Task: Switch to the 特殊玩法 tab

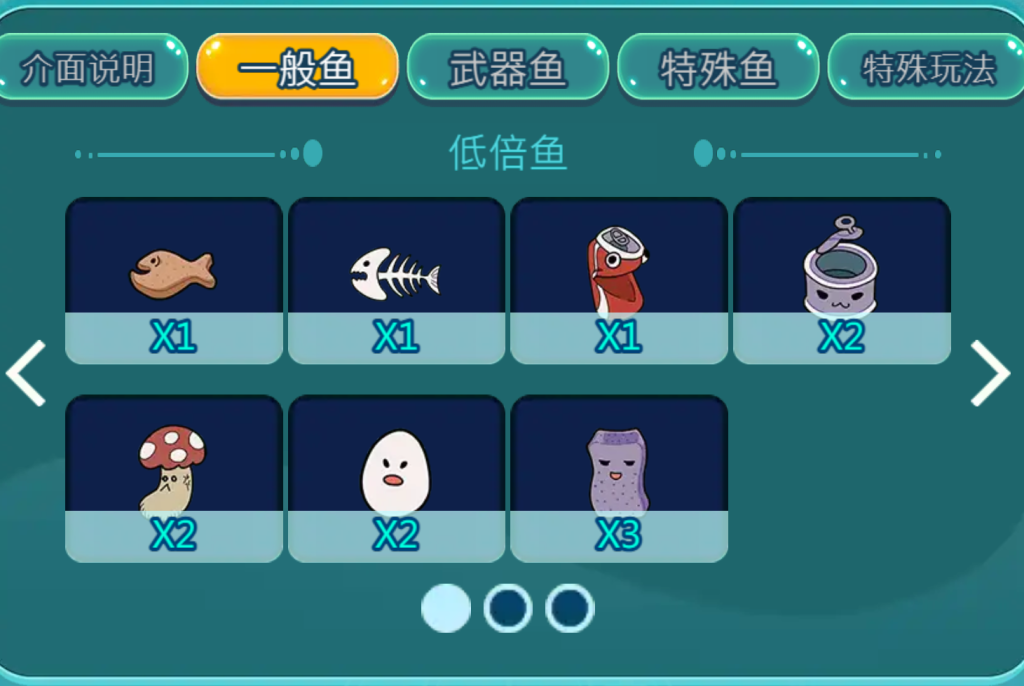Action: point(926,68)
